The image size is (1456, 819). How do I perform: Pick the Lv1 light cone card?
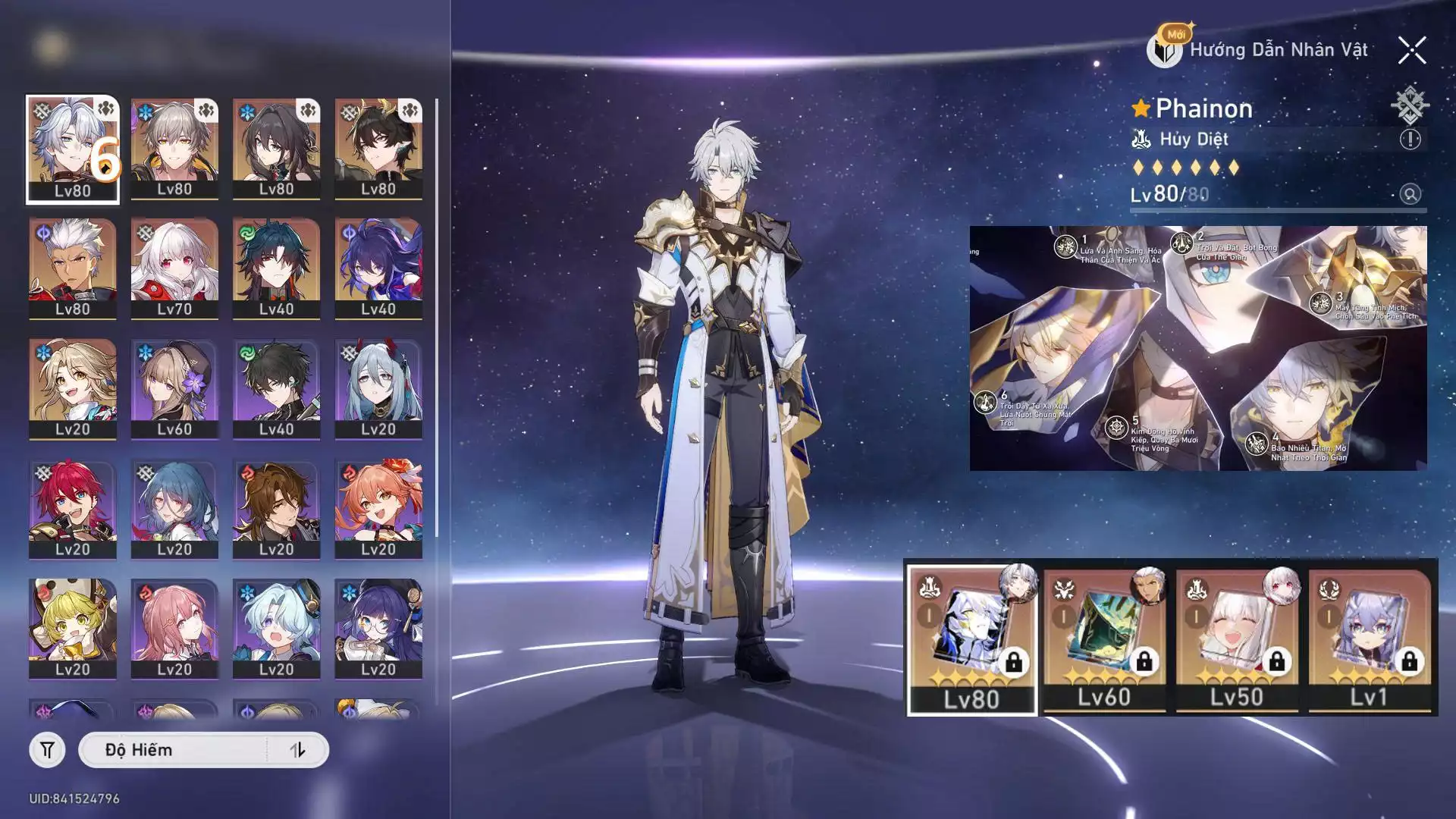tap(1369, 639)
